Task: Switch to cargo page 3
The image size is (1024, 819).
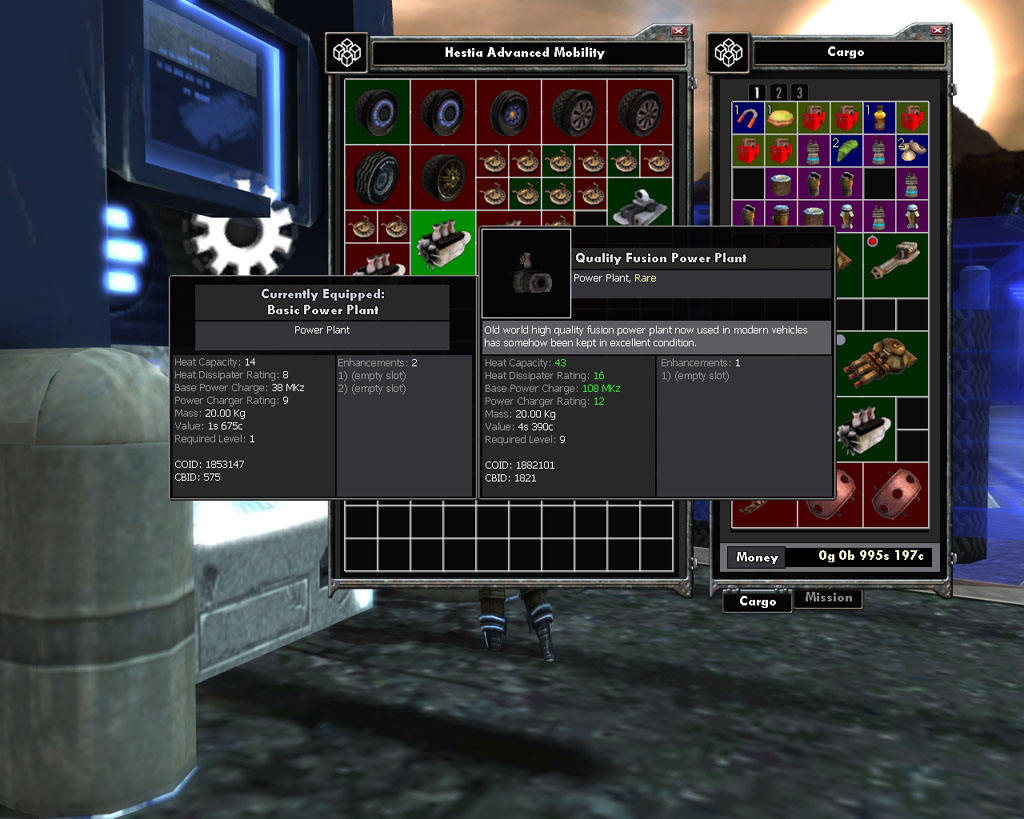Action: point(798,92)
